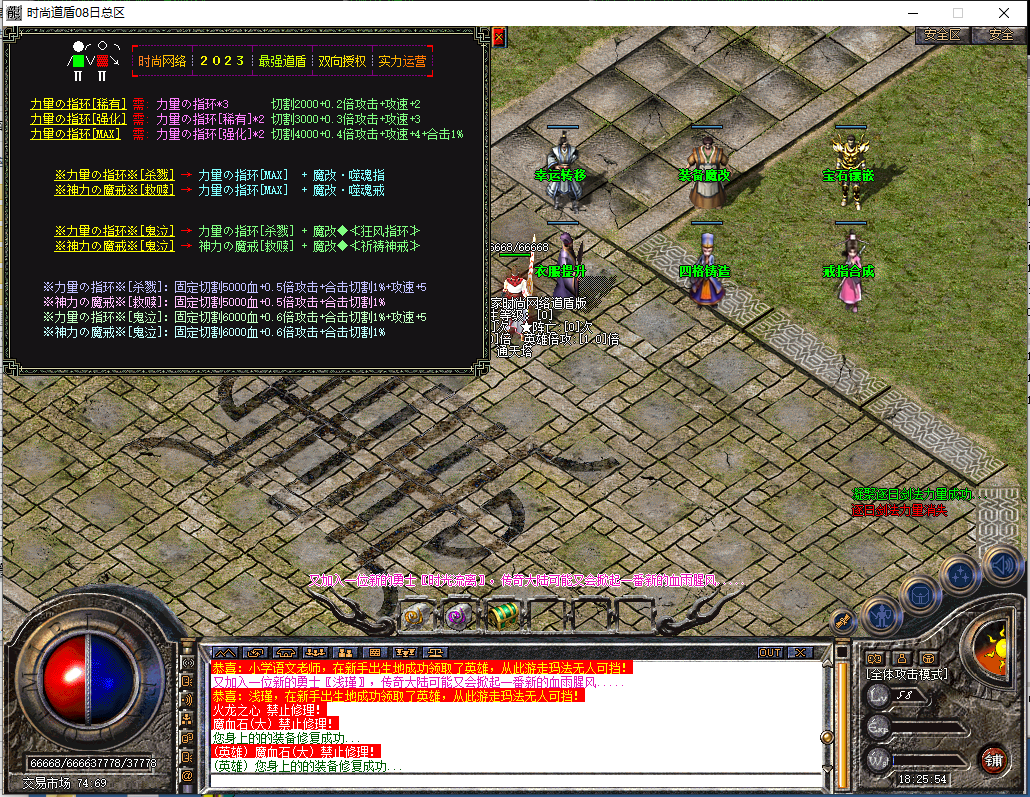Click the OUT button on chat panel
This screenshot has height=797, width=1030.
(769, 653)
